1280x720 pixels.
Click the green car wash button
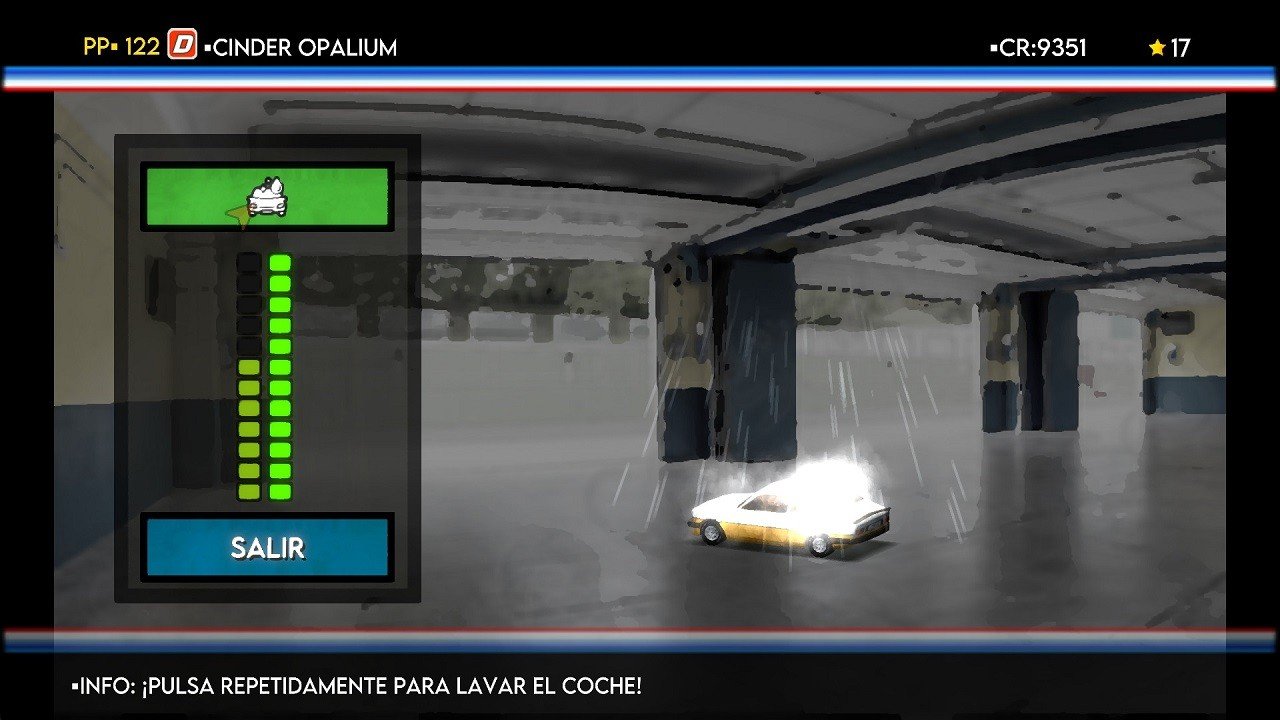click(x=266, y=197)
